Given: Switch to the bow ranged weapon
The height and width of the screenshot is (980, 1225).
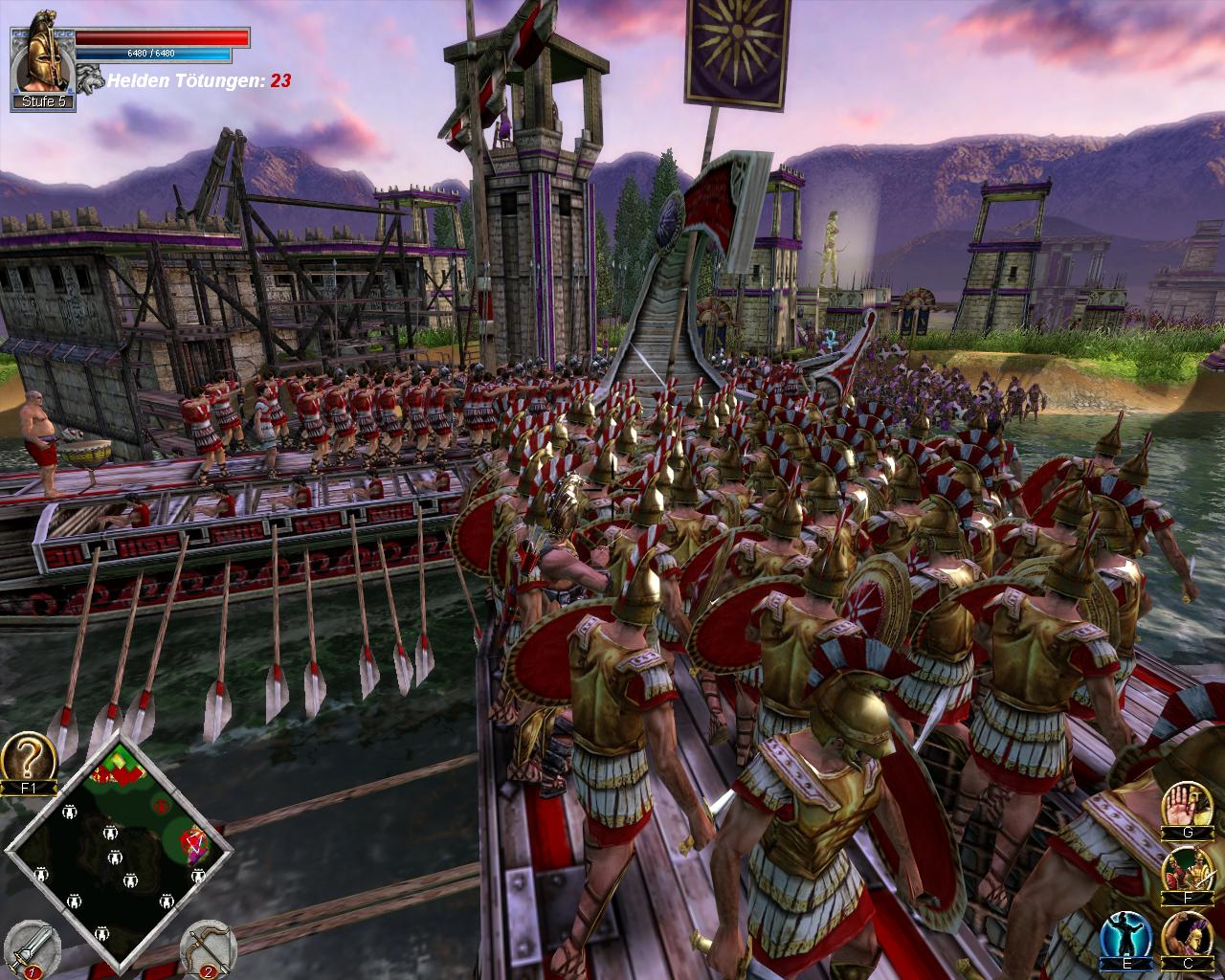Looking at the screenshot, I should point(208,949).
